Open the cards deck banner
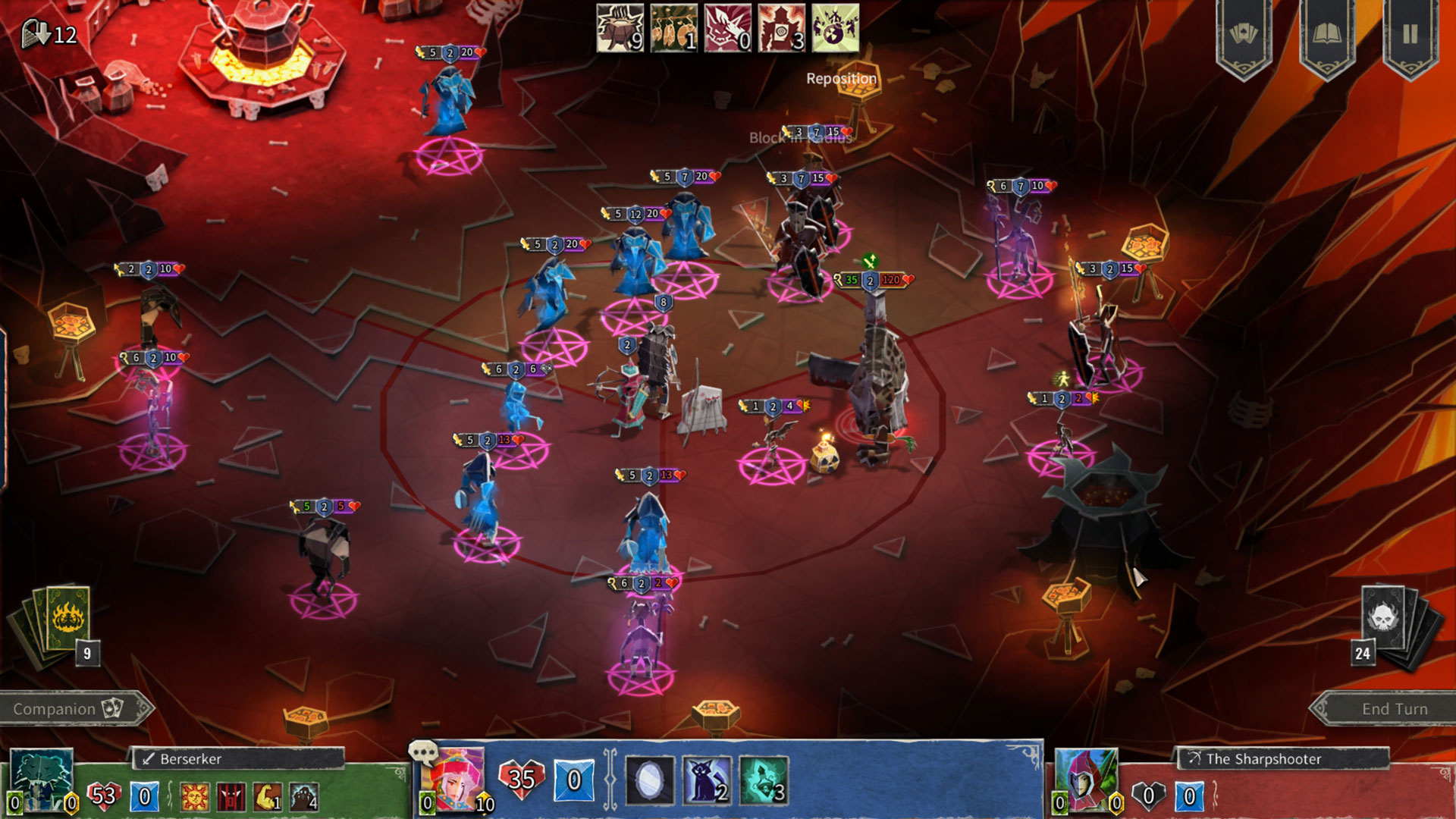 (1244, 35)
